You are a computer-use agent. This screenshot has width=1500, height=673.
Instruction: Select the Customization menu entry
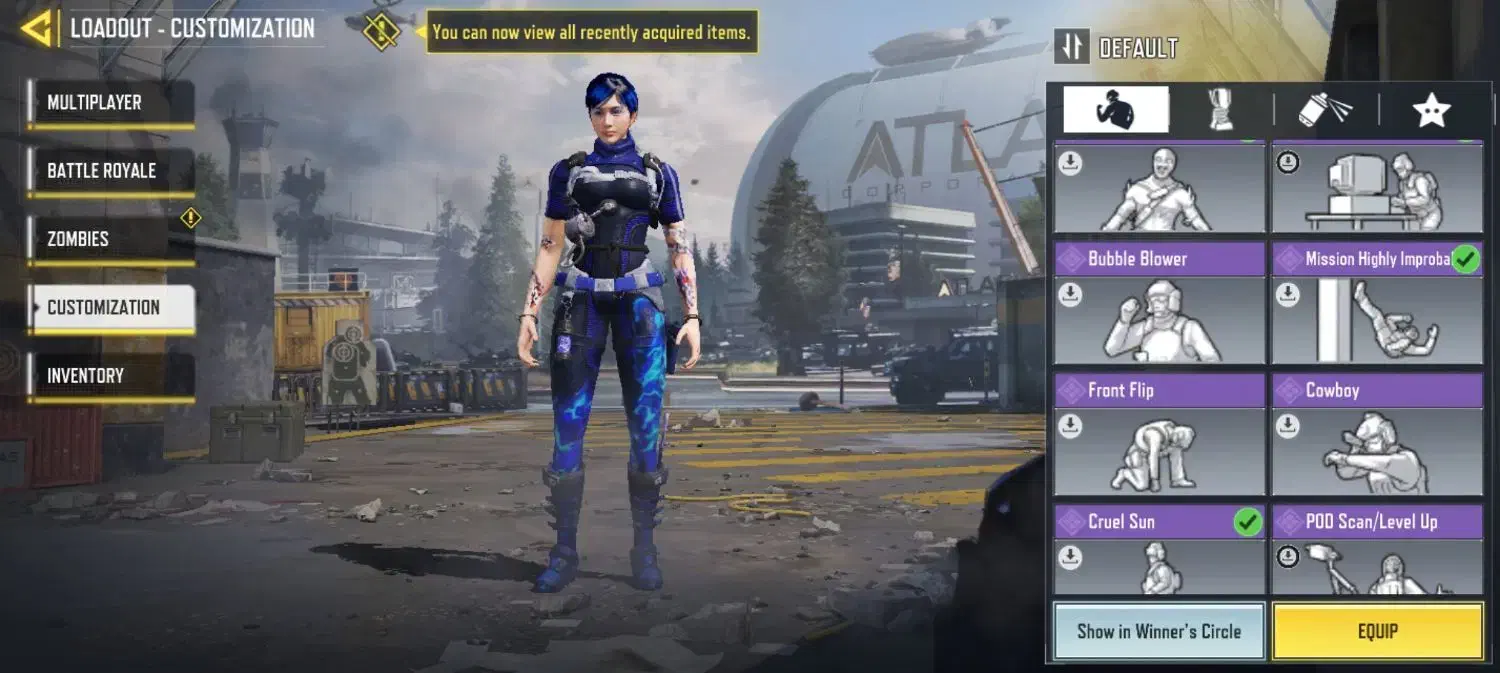click(111, 307)
